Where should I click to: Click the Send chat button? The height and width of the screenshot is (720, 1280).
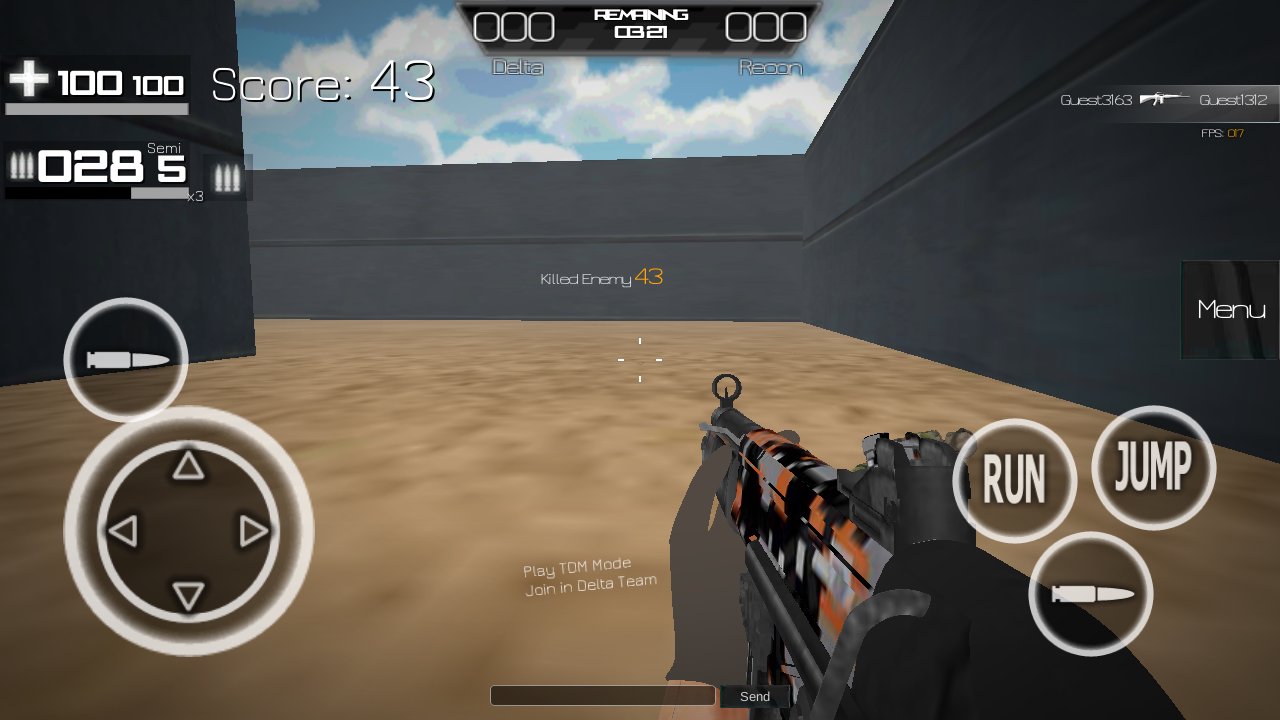click(x=755, y=696)
